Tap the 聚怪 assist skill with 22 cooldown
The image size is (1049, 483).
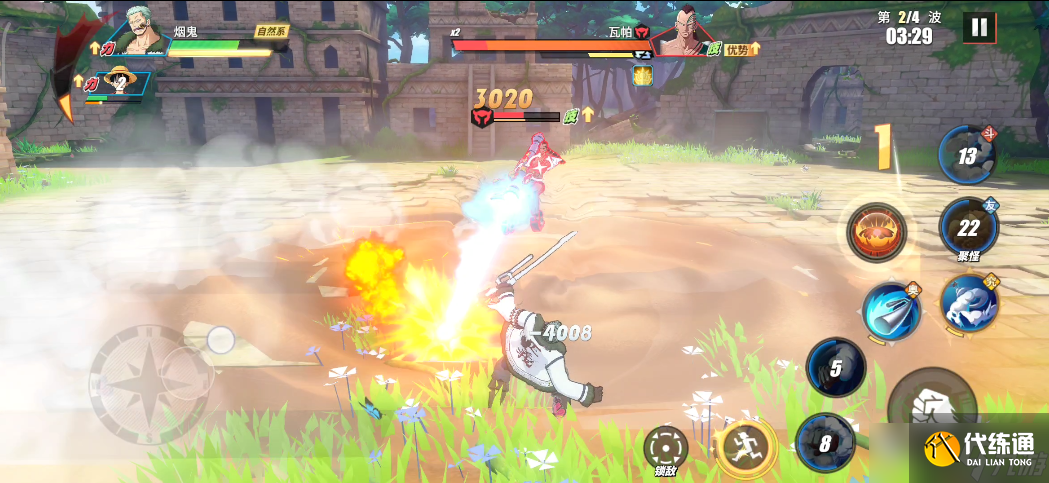coord(968,227)
